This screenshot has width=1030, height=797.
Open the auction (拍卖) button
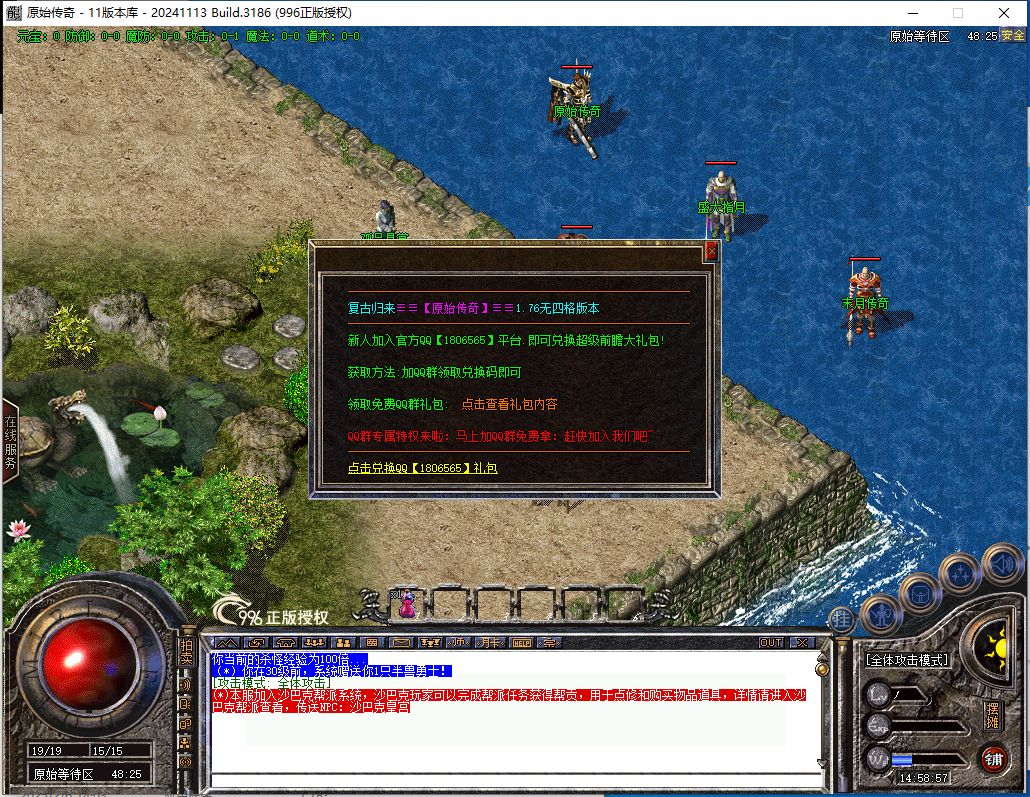[x=186, y=652]
